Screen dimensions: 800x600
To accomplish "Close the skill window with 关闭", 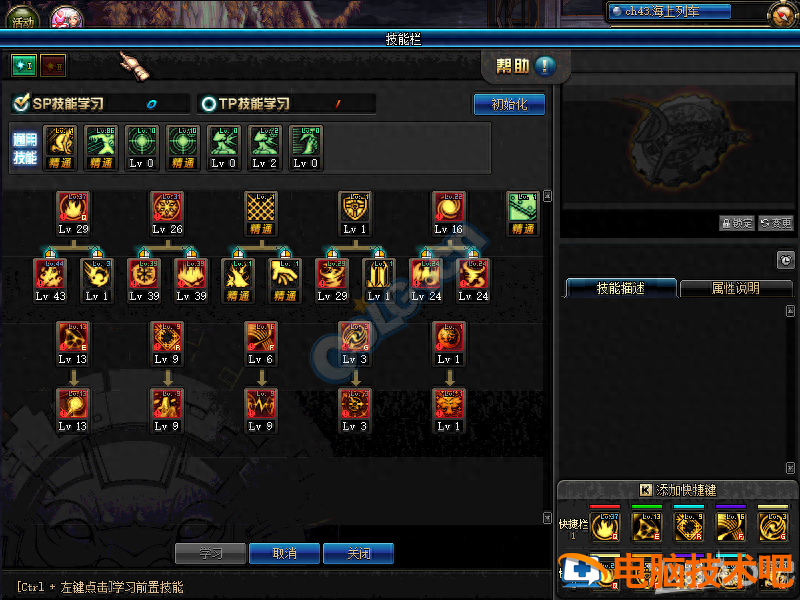I will point(358,553).
